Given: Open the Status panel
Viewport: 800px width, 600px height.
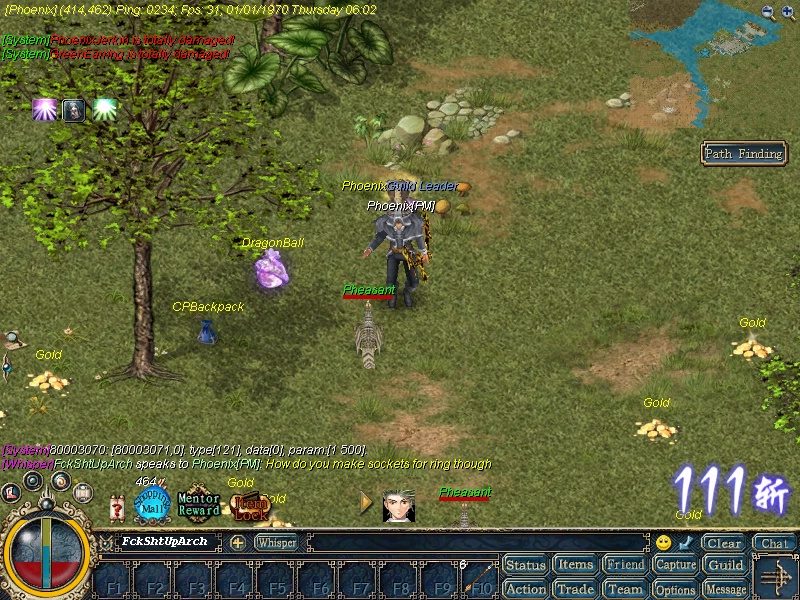Looking at the screenshot, I should (525, 565).
